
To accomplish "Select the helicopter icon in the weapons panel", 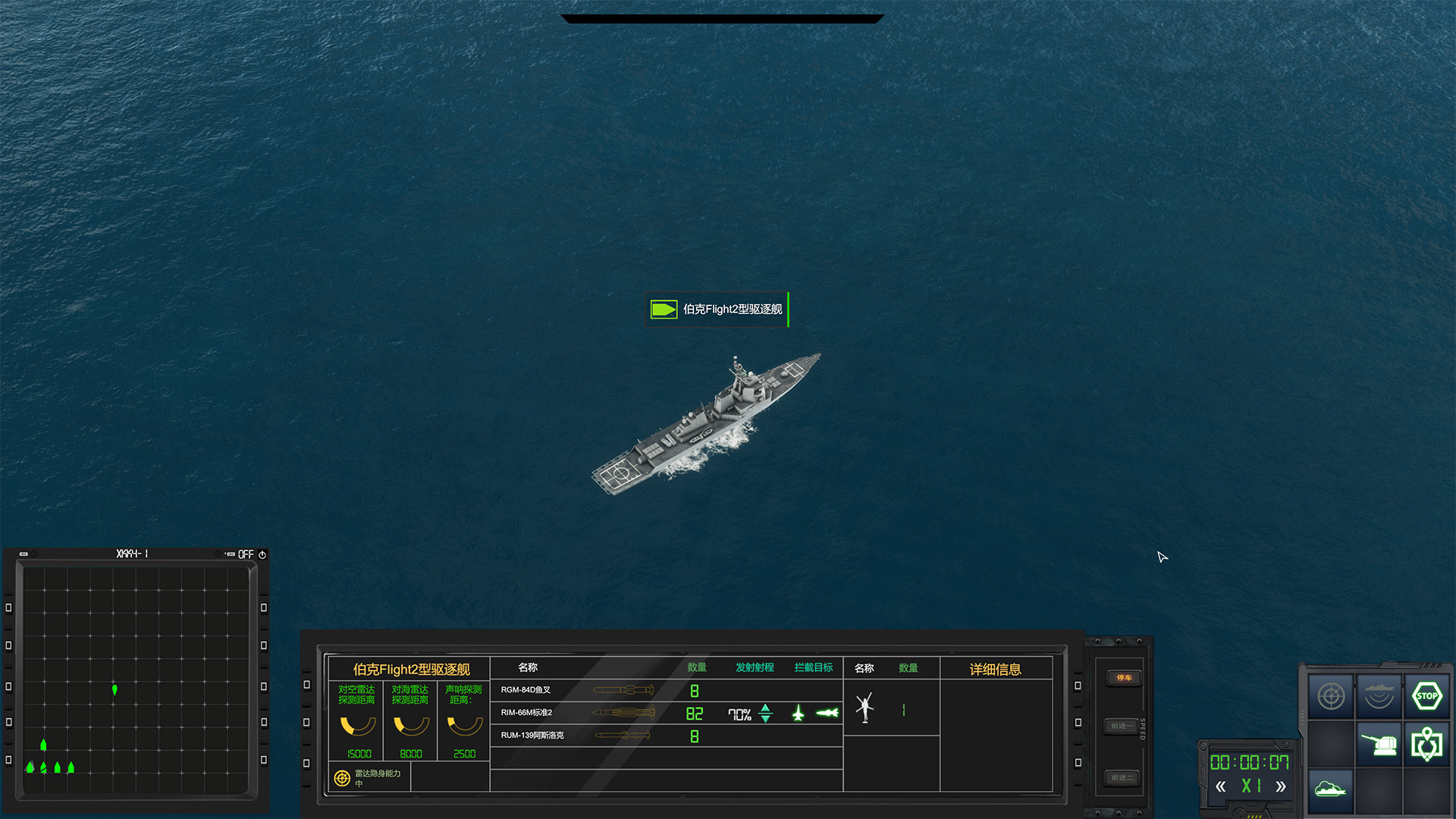I will click(x=864, y=708).
